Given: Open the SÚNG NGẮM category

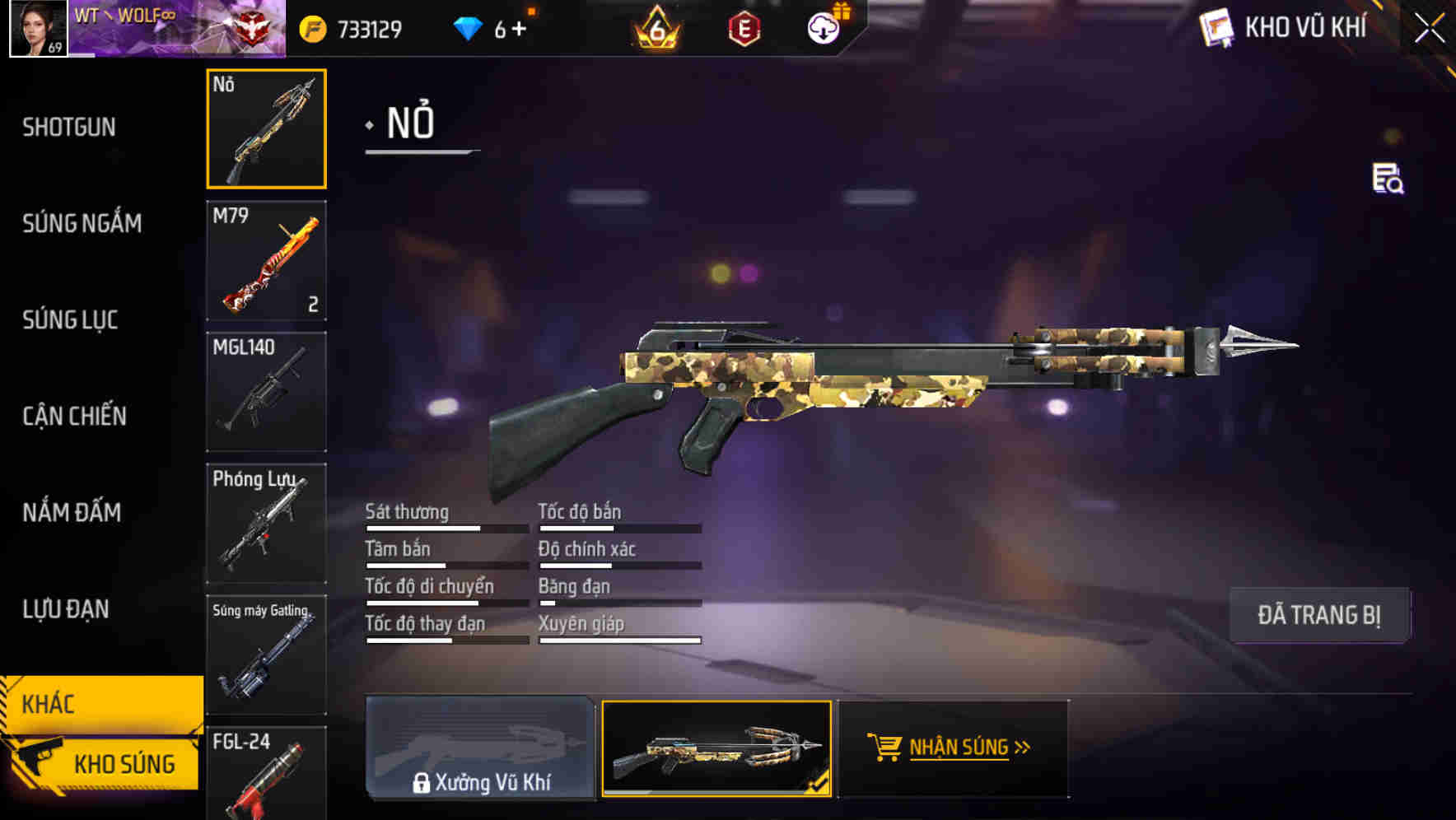Looking at the screenshot, I should (82, 223).
